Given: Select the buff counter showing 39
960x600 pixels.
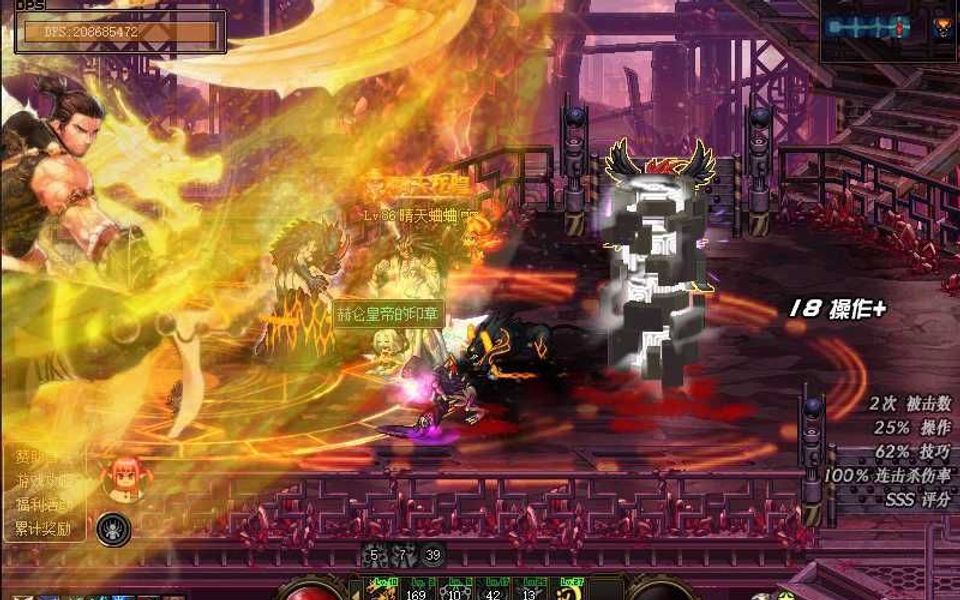Looking at the screenshot, I should [x=433, y=555].
